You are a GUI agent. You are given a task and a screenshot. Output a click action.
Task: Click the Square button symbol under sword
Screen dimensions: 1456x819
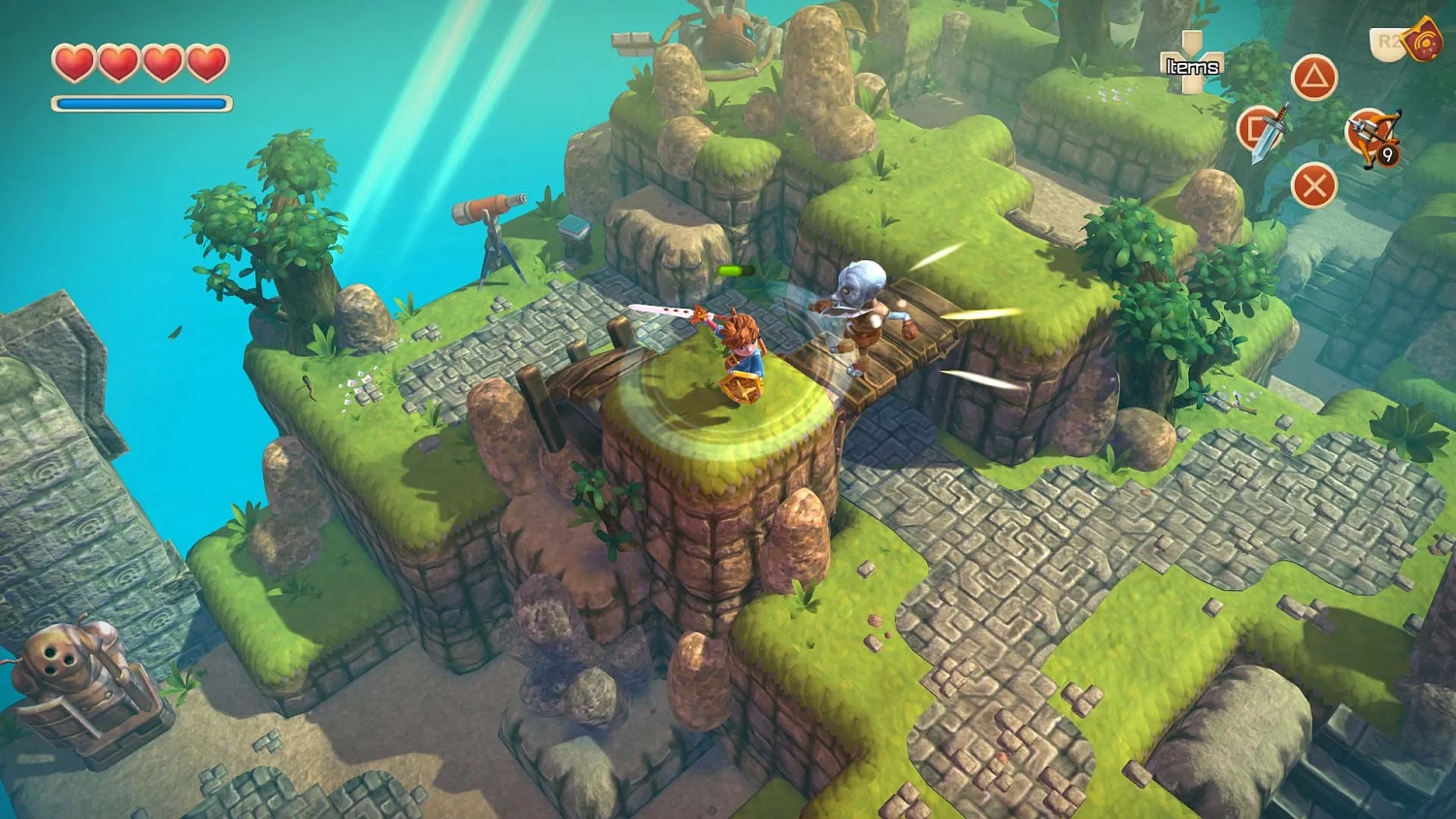[x=1252, y=127]
